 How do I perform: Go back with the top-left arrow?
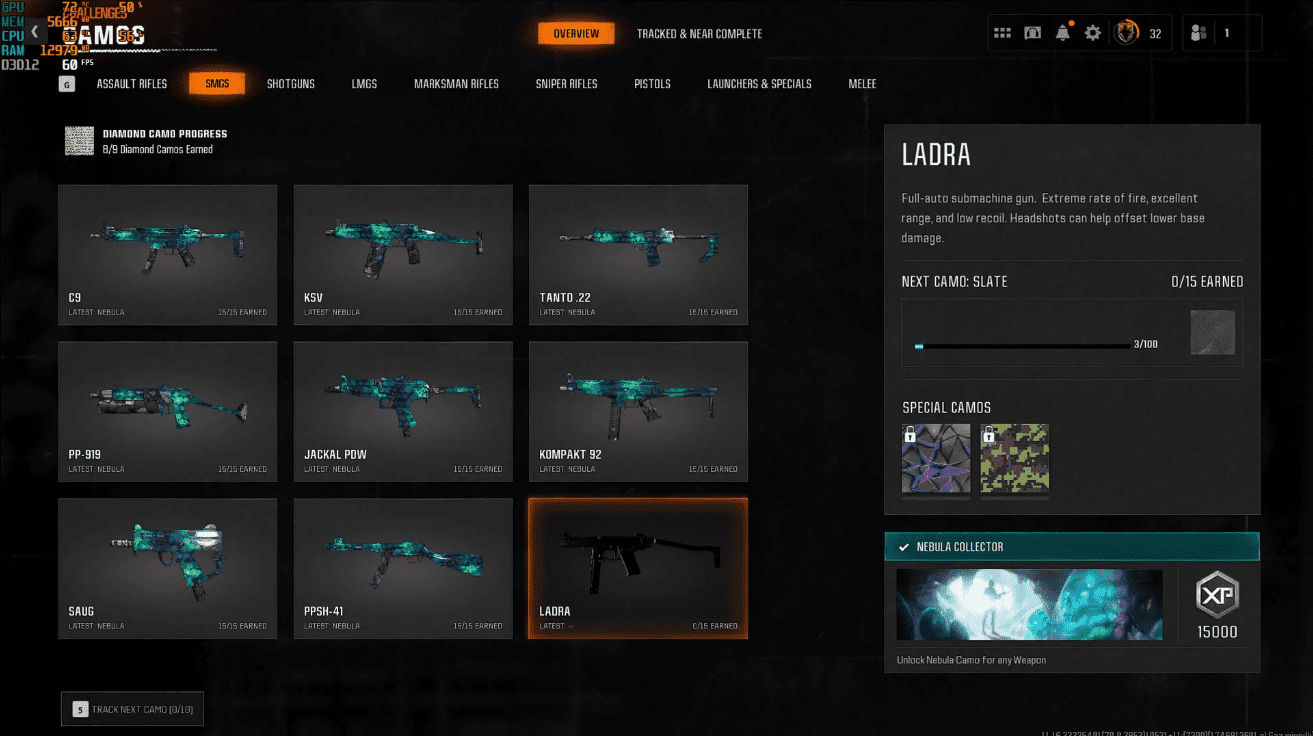[35, 32]
